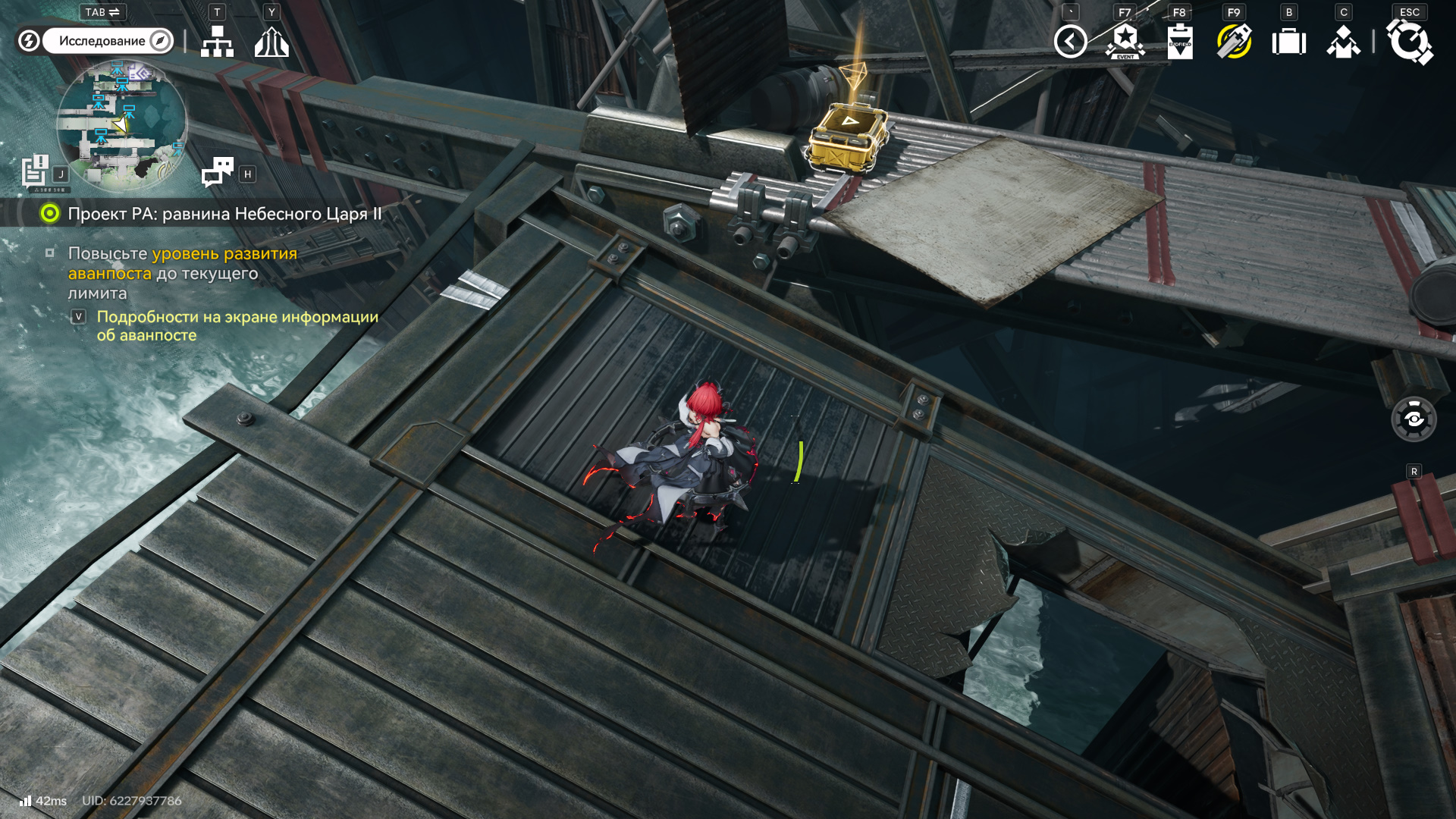Select the quest title Проект РА tracker
This screenshot has width=1456, height=819.
coord(224,214)
